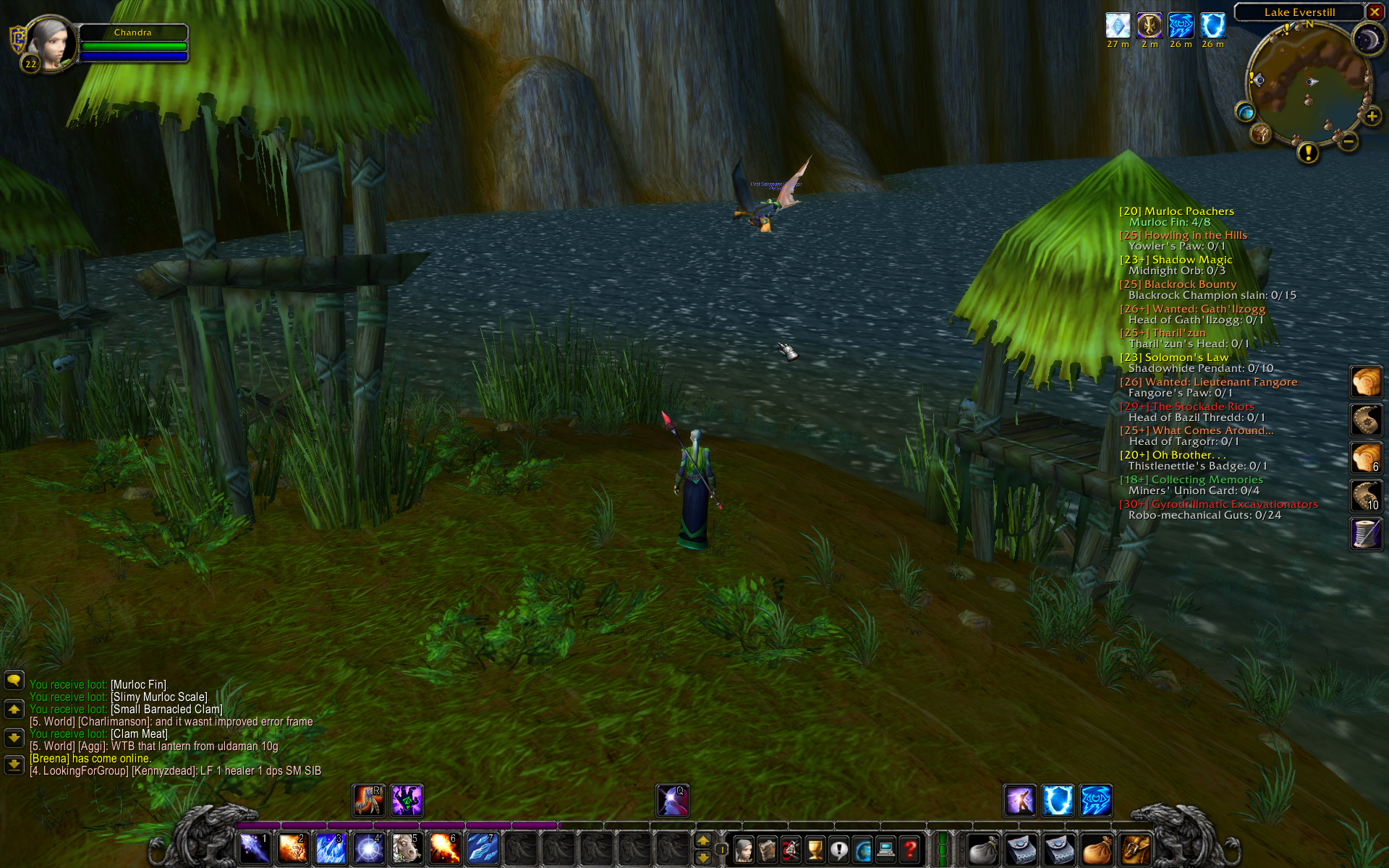Open the spellbook micro button
This screenshot has height=868, width=1389.
tap(768, 849)
